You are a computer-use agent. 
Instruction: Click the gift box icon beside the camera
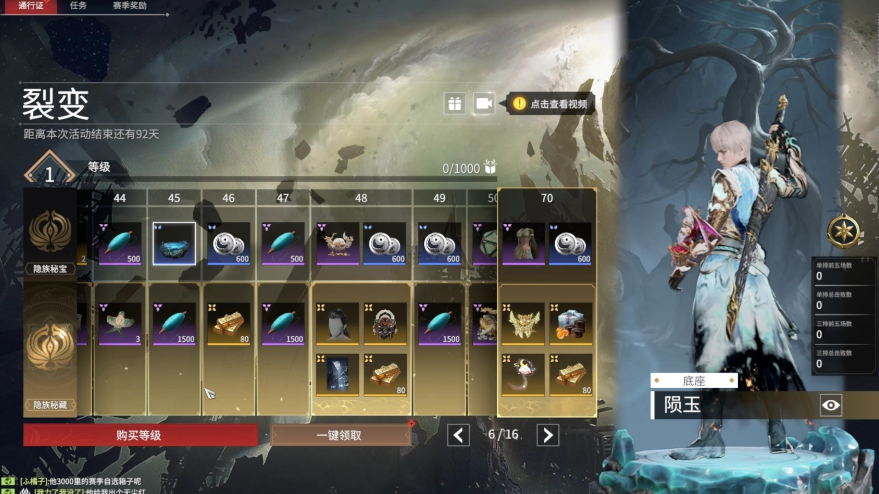455,103
